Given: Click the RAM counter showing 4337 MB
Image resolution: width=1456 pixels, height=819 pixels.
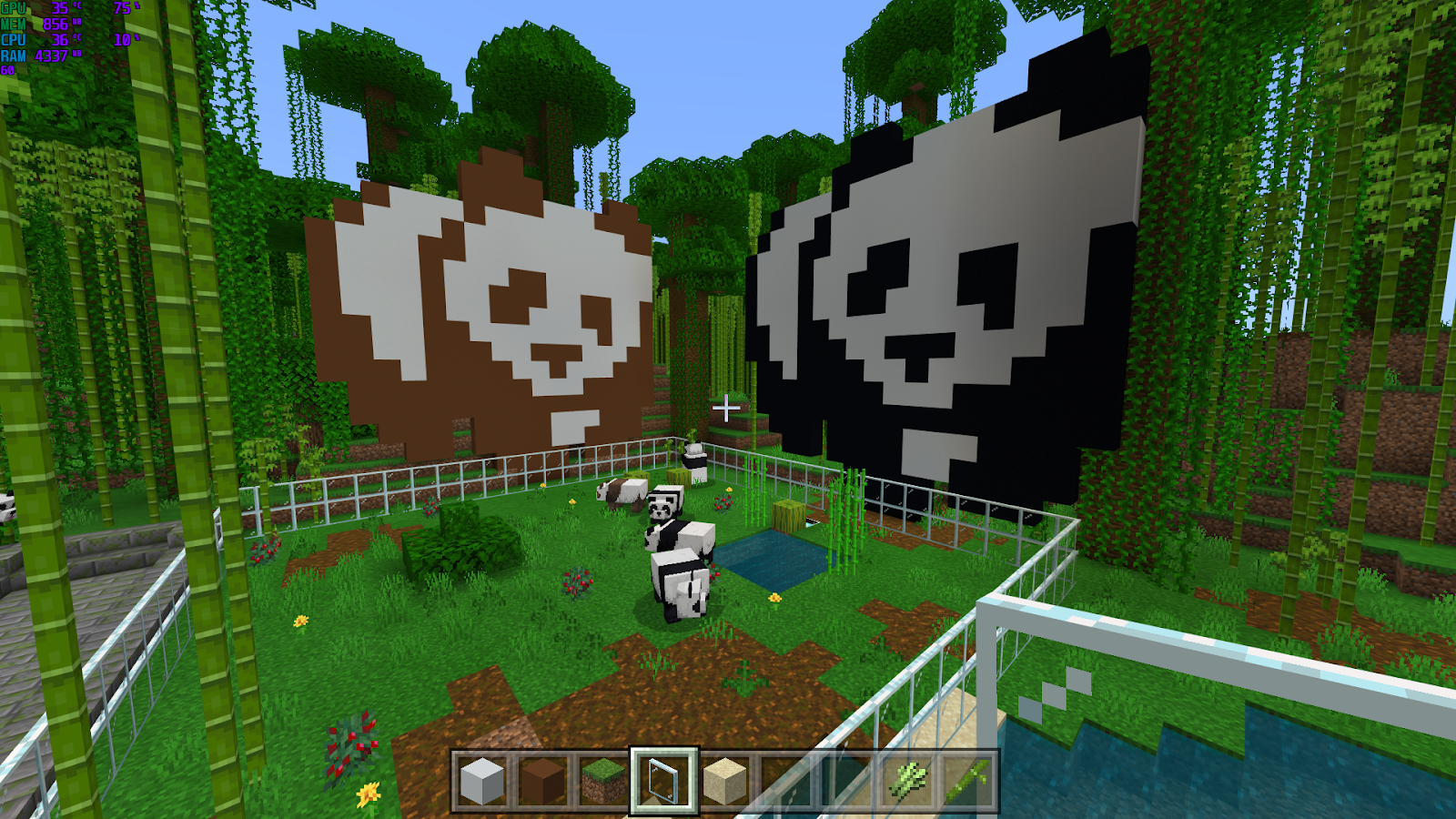Looking at the screenshot, I should coord(51,56).
